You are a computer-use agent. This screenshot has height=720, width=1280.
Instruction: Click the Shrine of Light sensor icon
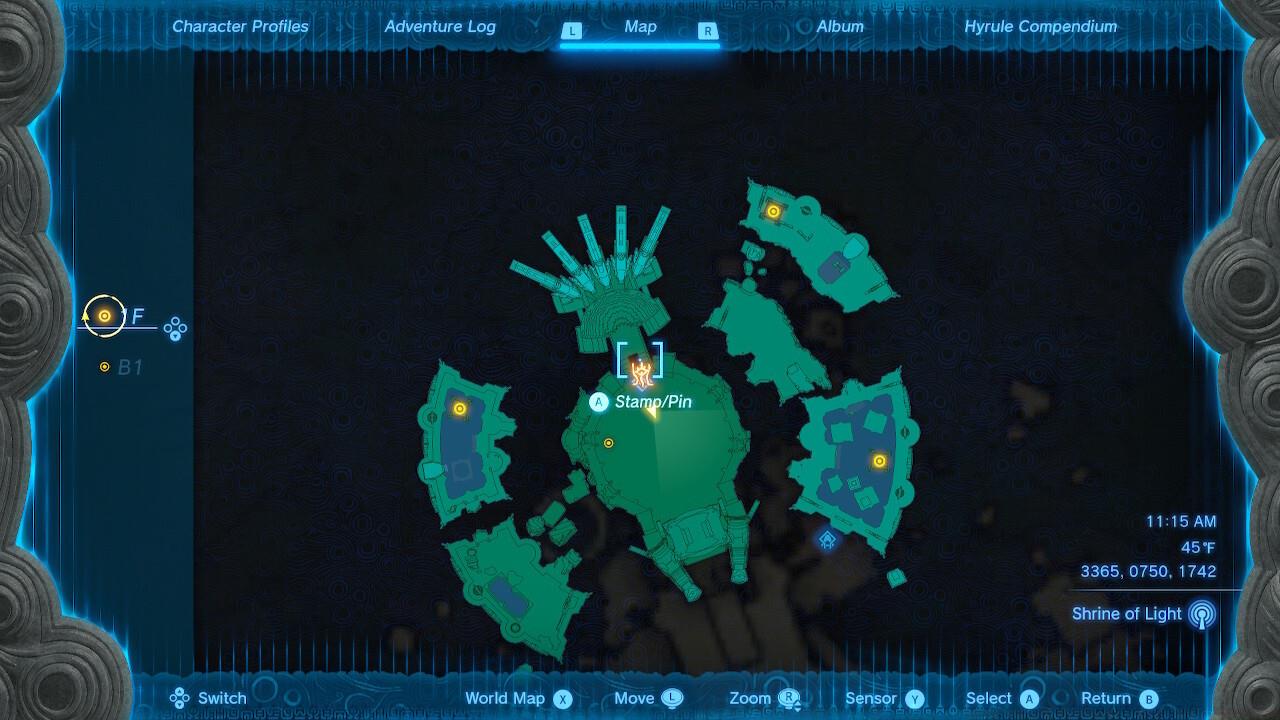pos(1201,613)
